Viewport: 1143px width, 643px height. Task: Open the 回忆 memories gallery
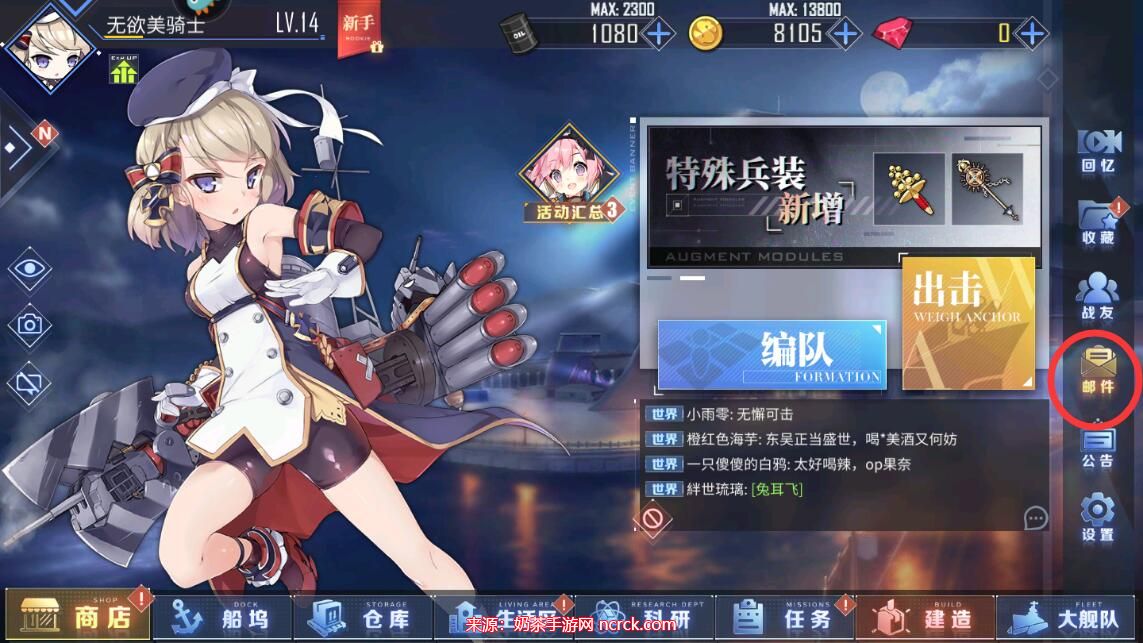(x=1097, y=151)
